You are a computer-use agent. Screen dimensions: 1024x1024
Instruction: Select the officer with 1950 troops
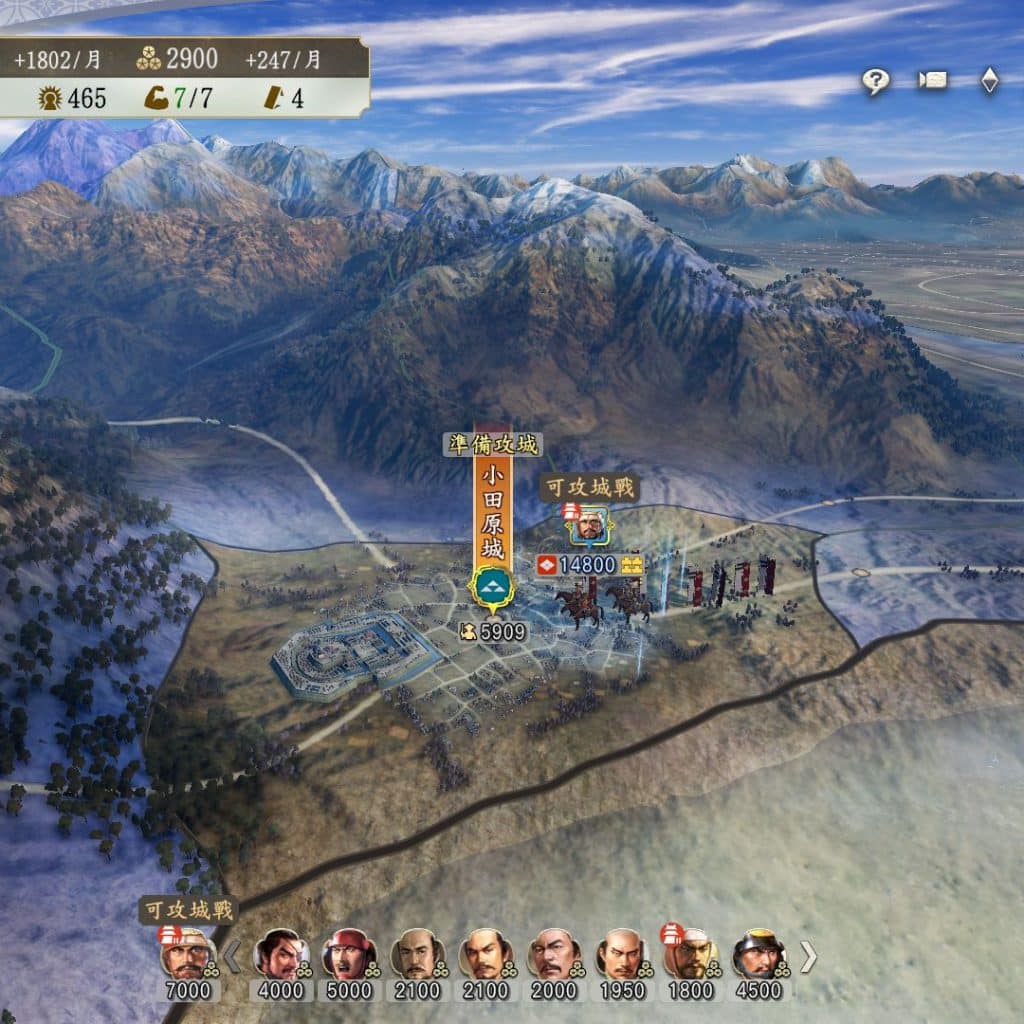[x=621, y=955]
